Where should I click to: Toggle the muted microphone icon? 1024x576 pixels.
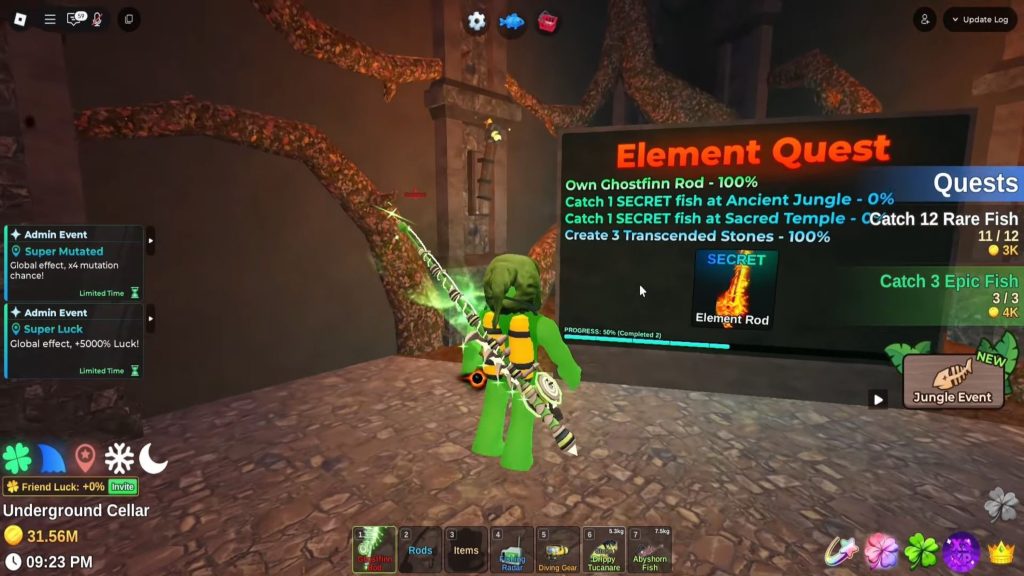[x=97, y=19]
